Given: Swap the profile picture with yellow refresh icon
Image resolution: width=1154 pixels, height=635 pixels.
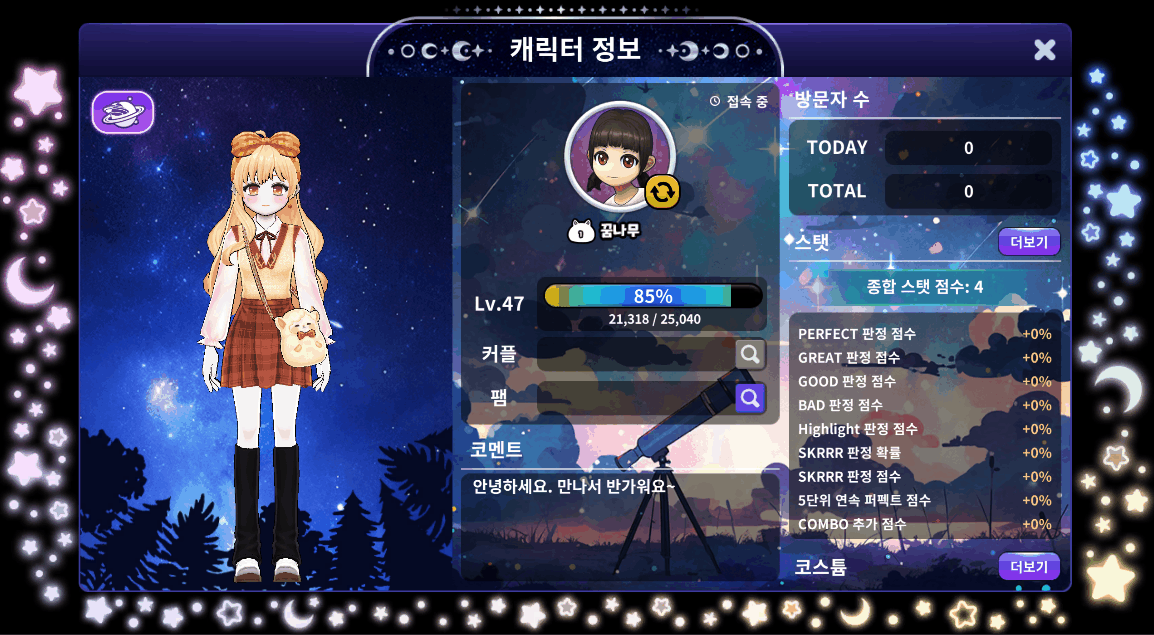Looking at the screenshot, I should pyautogui.click(x=662, y=191).
